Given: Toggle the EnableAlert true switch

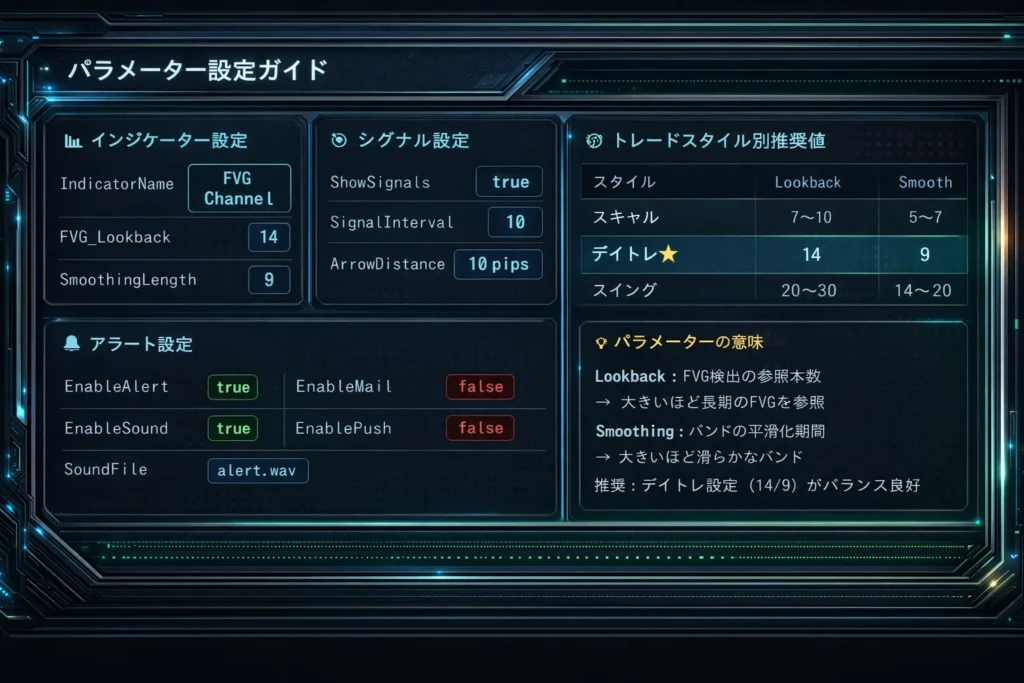Looking at the screenshot, I should pos(233,387).
